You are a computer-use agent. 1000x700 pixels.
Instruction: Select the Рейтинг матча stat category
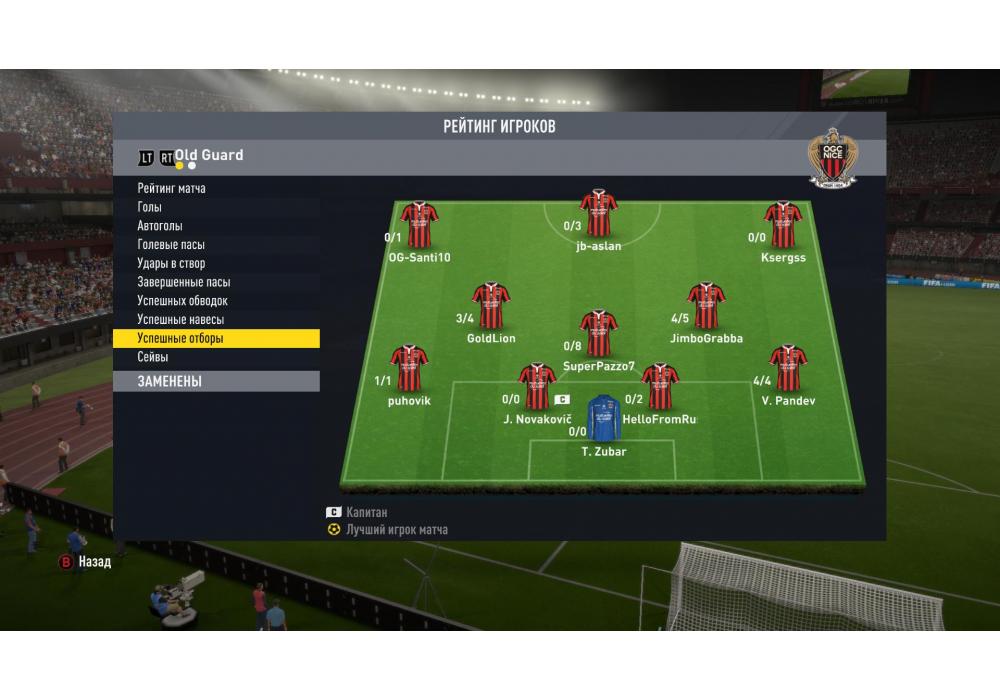172,188
